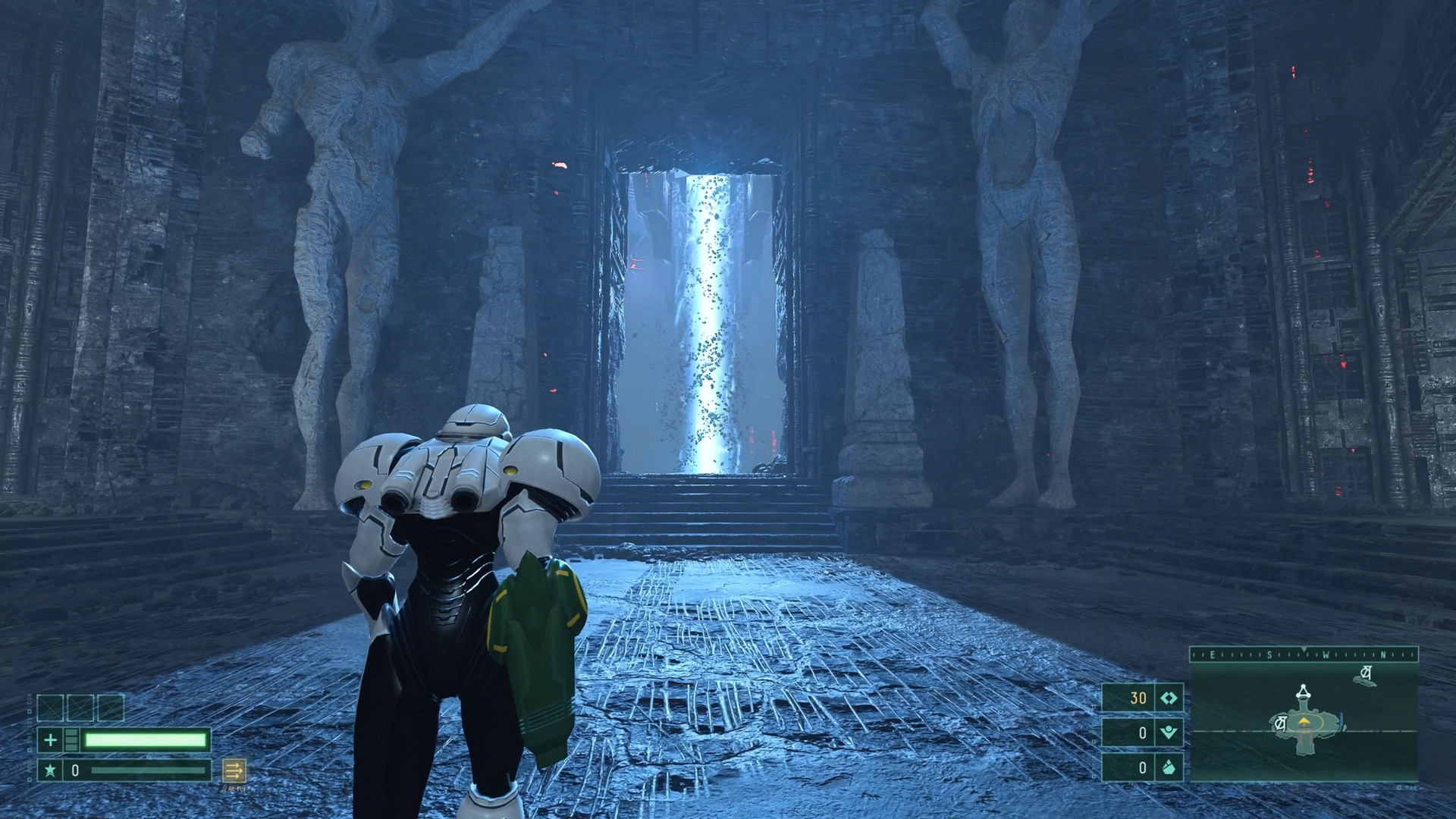Screen dimensions: 1456x819
Task: Toggle the second empty ability slot
Action: pos(80,708)
